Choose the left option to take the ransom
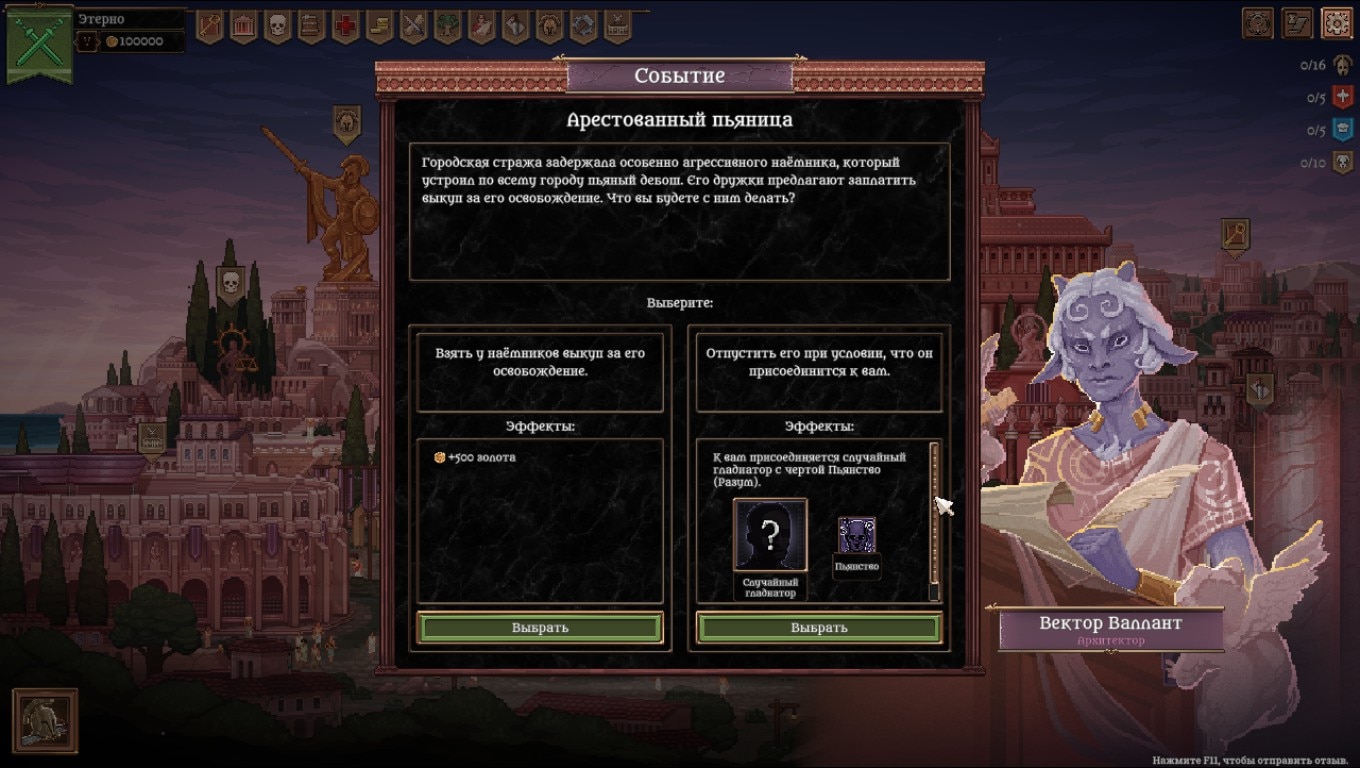 tap(540, 628)
